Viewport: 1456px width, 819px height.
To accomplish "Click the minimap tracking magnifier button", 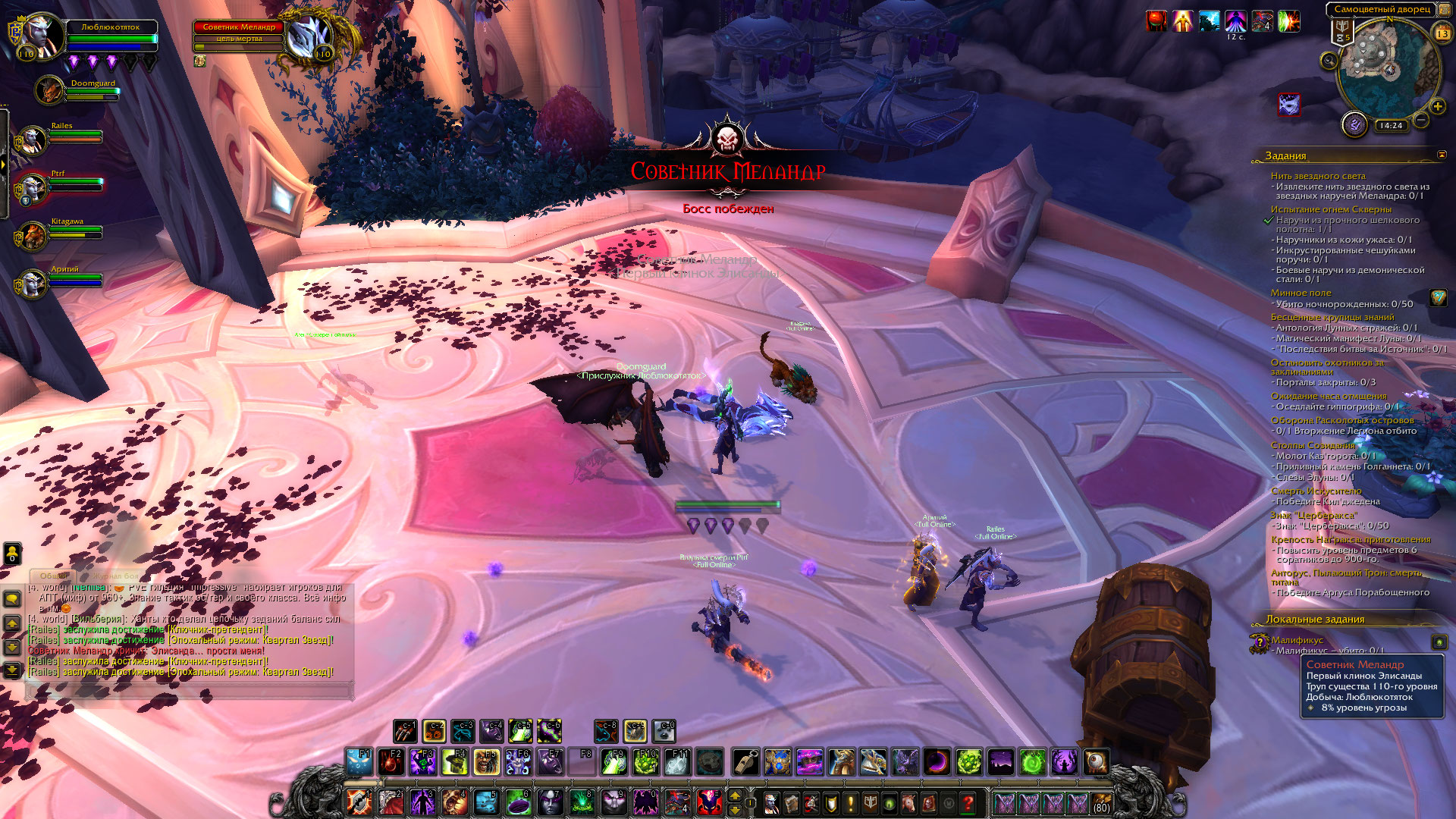I will click(x=1329, y=61).
